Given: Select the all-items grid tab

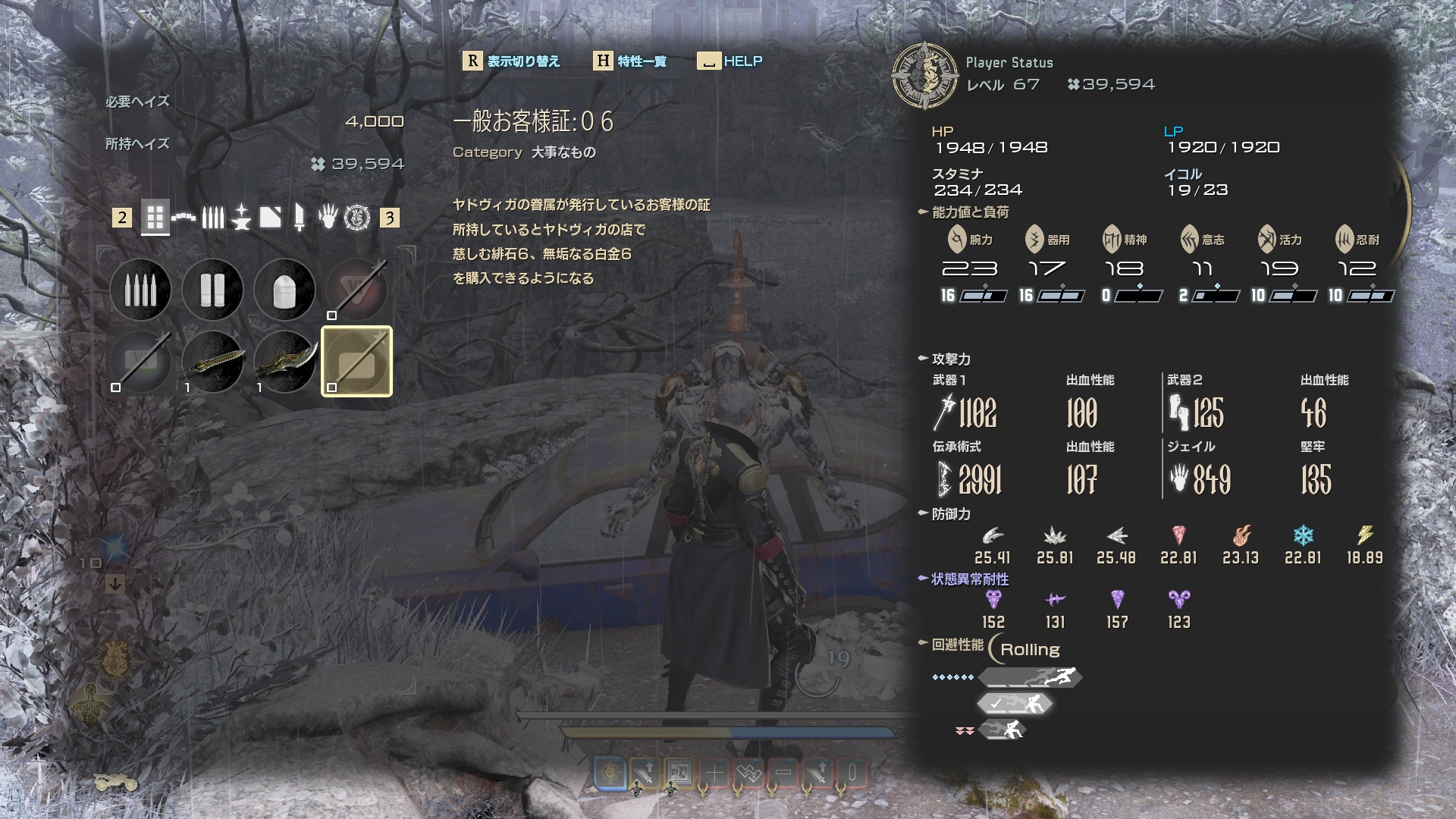Looking at the screenshot, I should click(155, 218).
